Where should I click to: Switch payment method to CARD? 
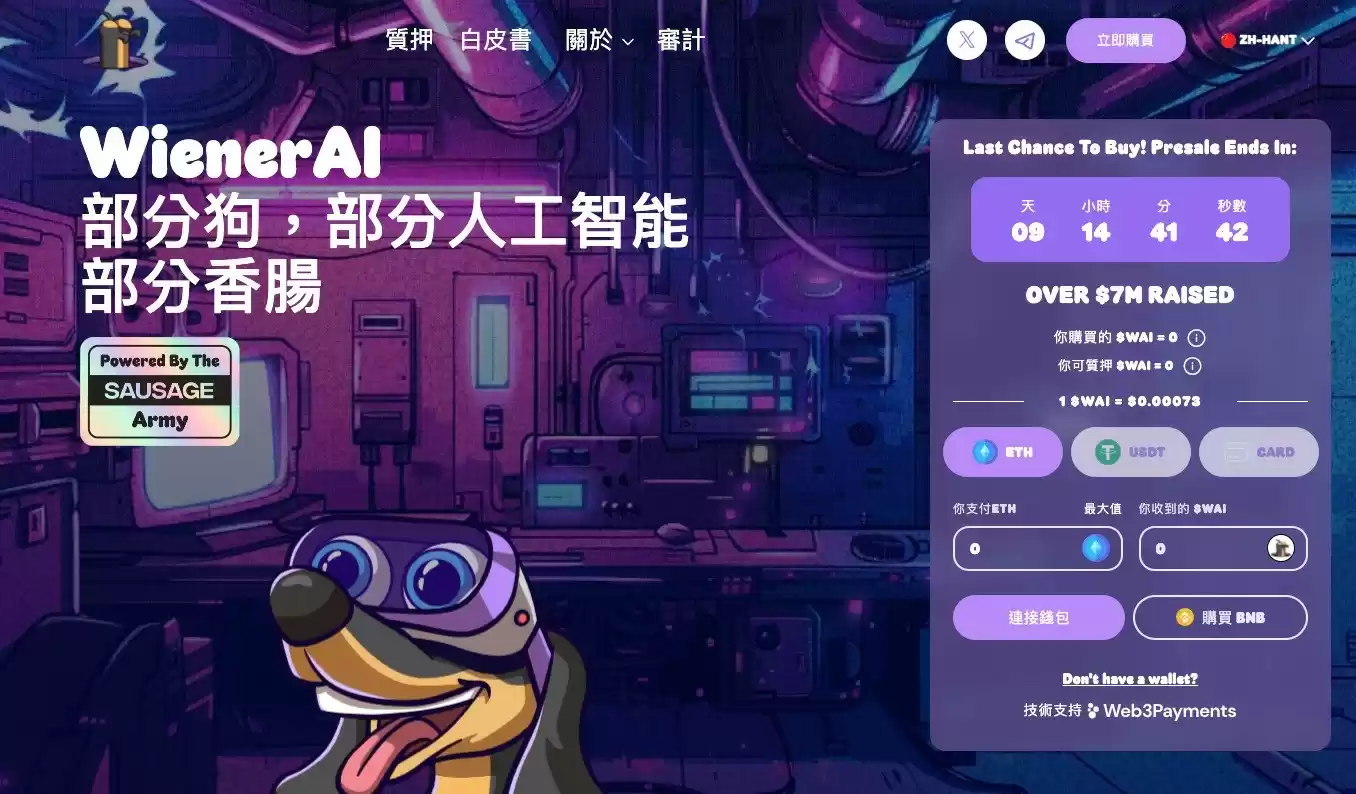point(1258,451)
